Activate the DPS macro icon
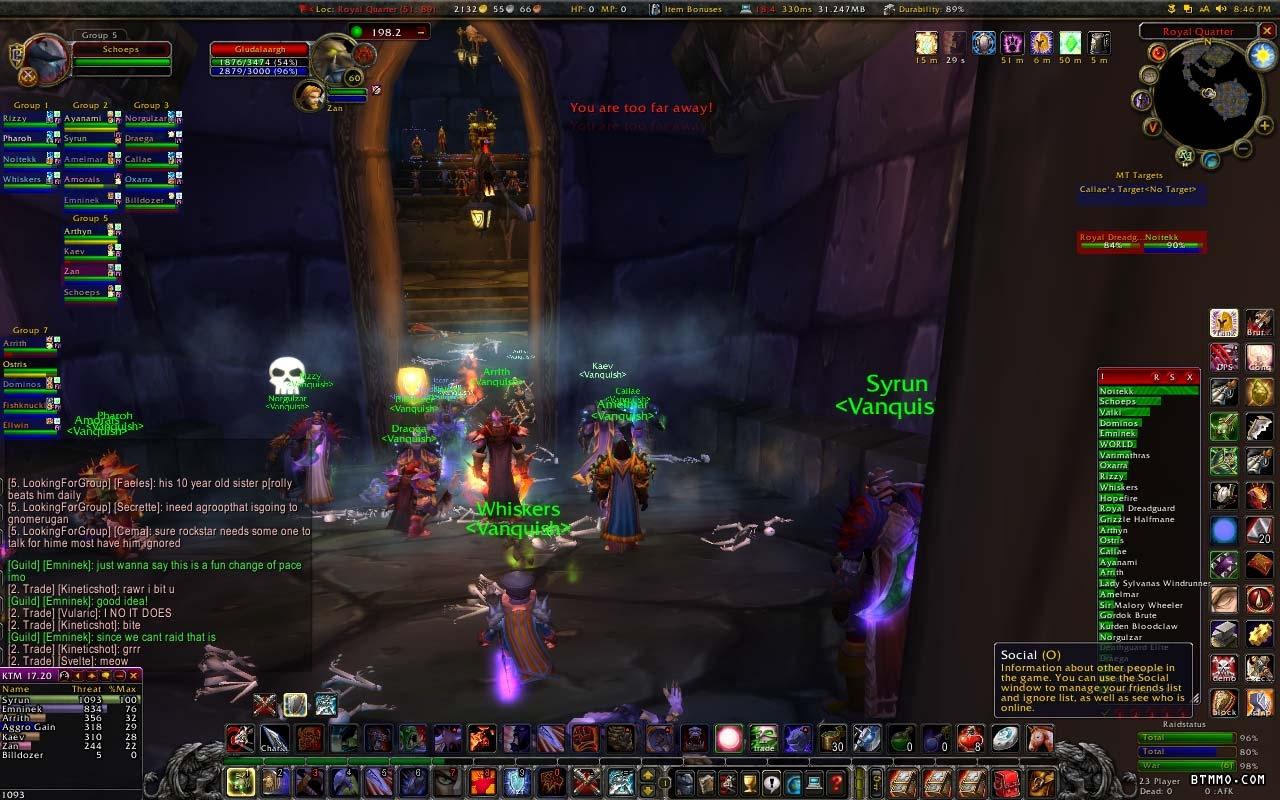Viewport: 1280px width, 800px height. (x=1224, y=357)
